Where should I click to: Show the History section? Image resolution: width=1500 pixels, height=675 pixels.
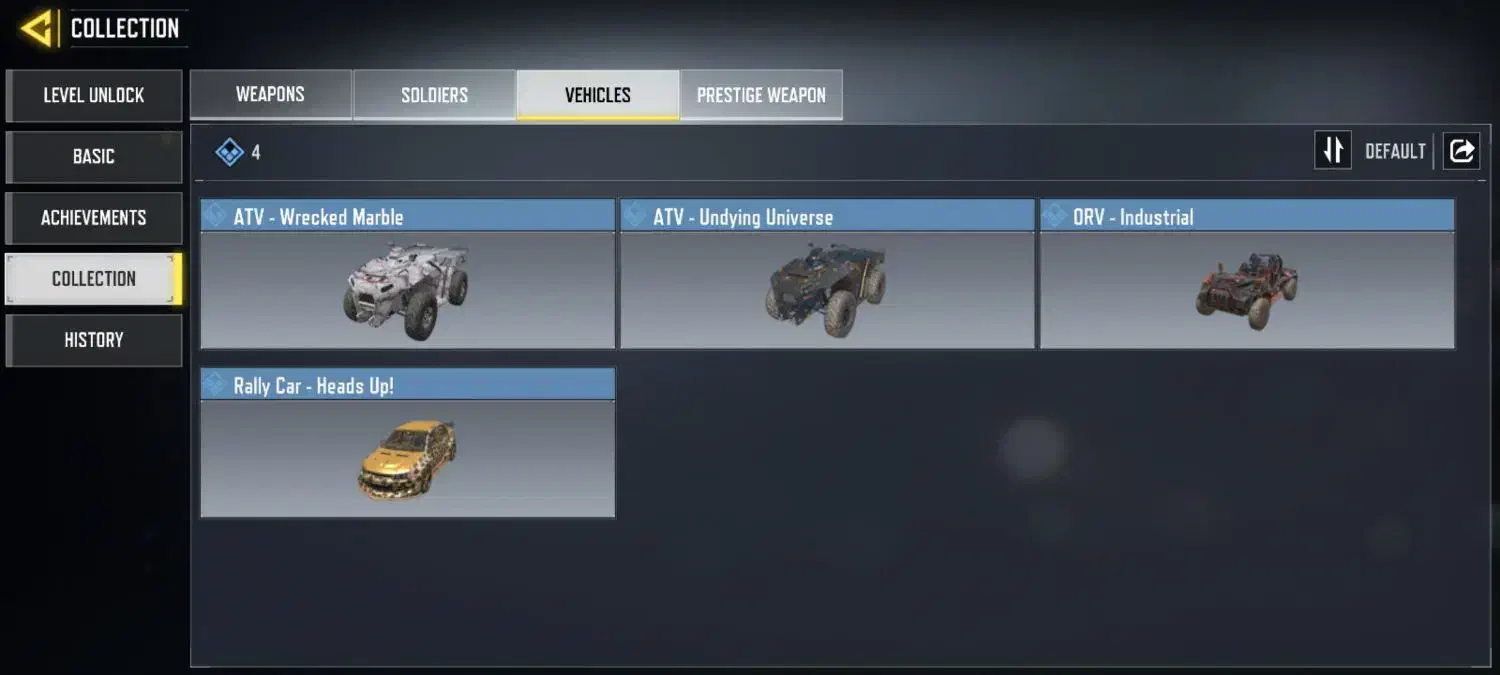click(x=93, y=340)
